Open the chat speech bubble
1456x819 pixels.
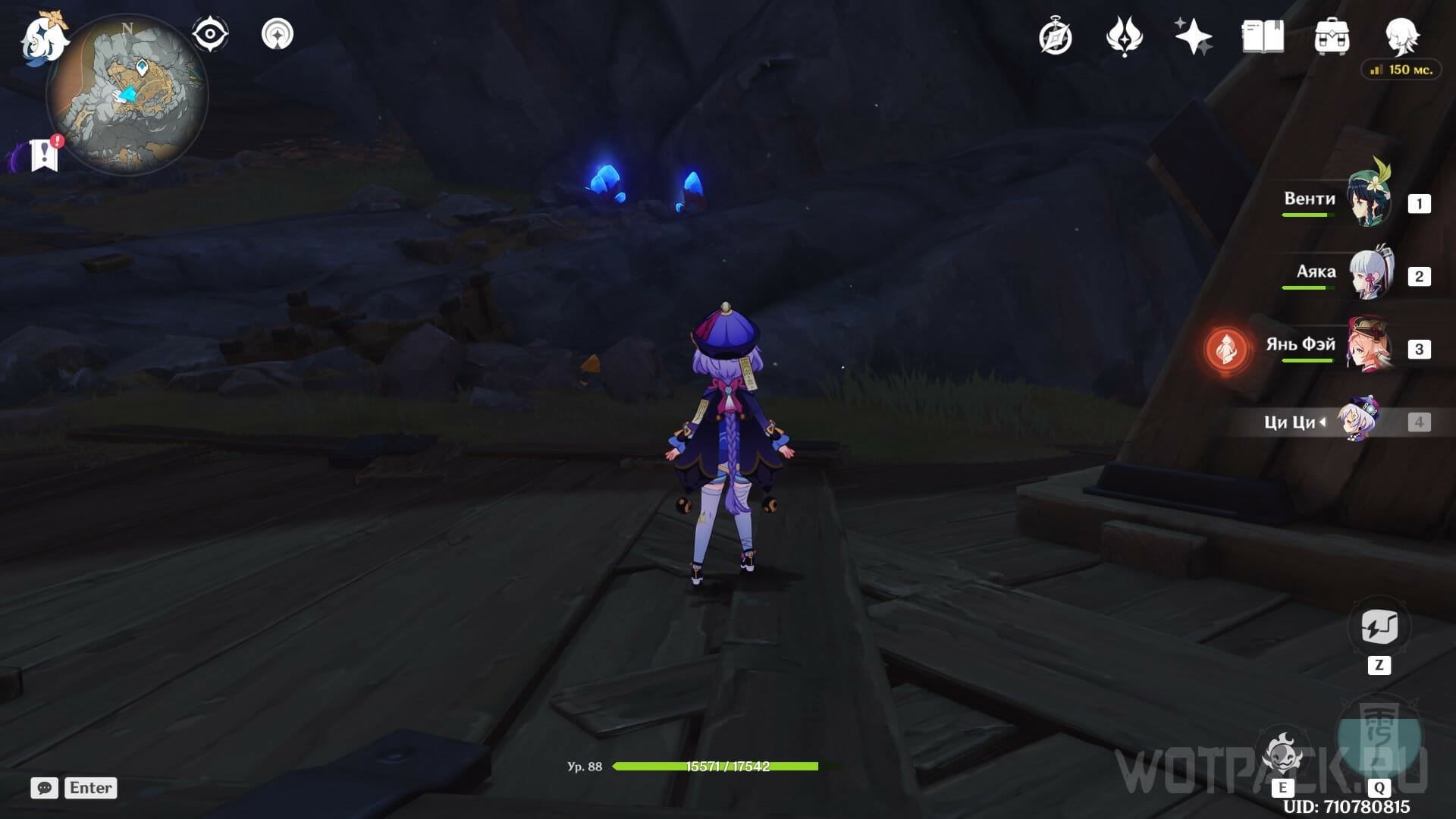44,788
